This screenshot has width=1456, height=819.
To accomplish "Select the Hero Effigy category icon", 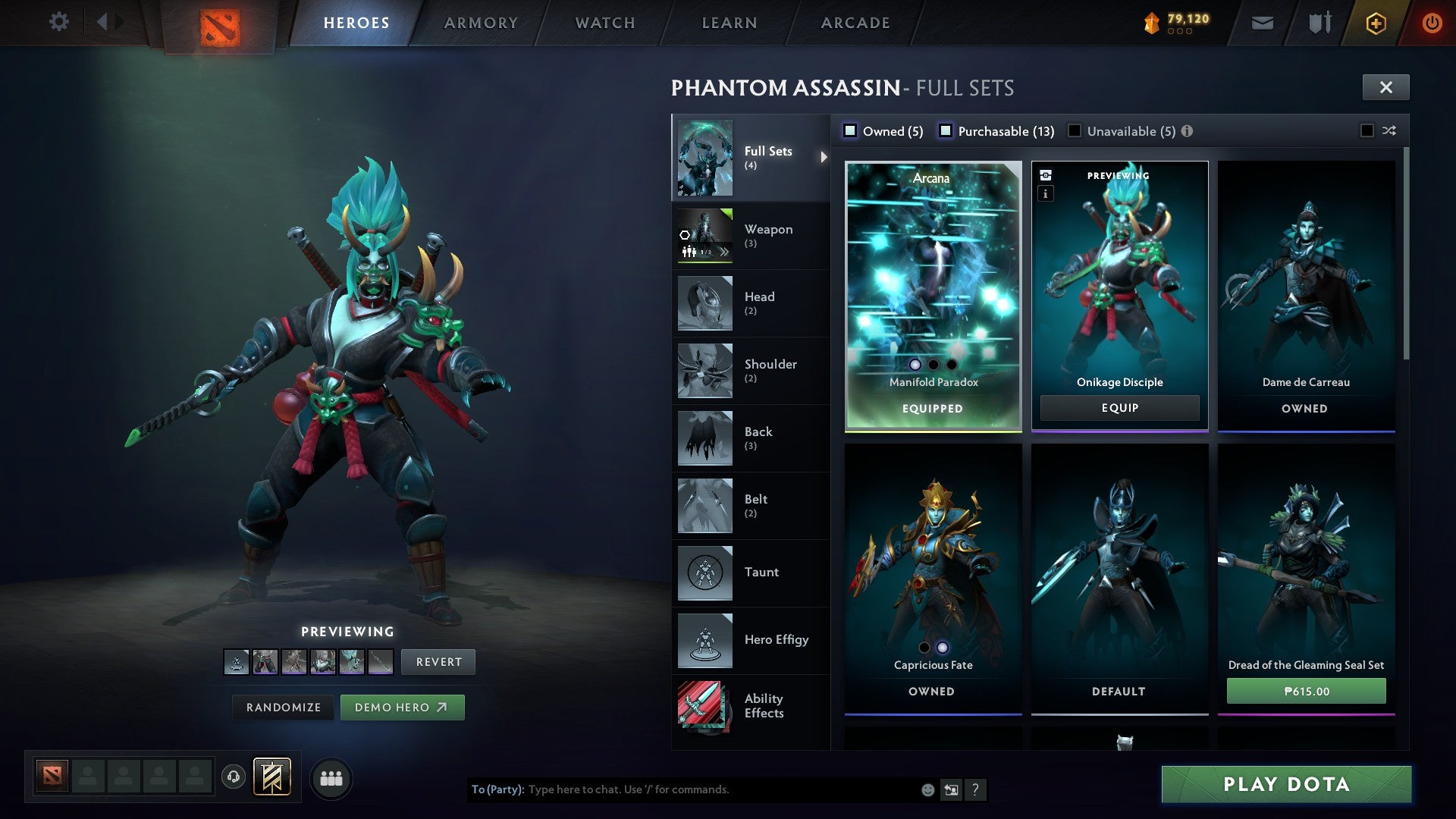I will click(704, 640).
